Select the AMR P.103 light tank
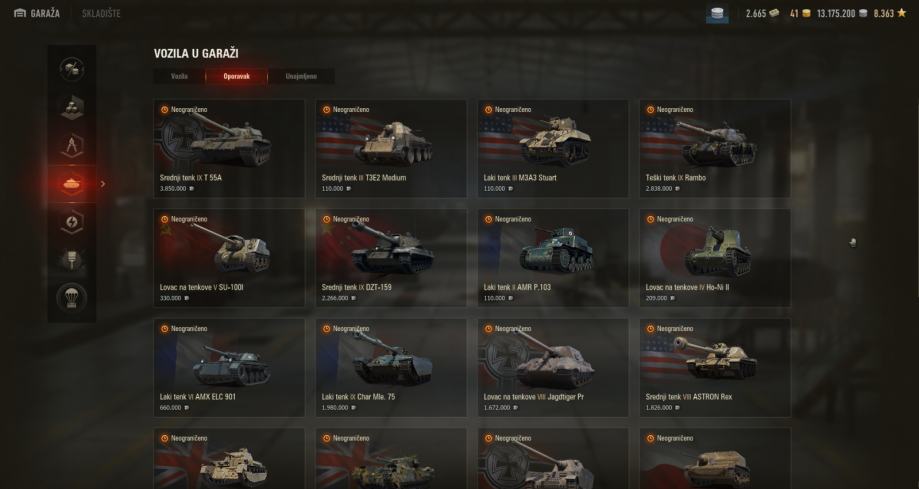The height and width of the screenshot is (489, 919). tap(553, 257)
